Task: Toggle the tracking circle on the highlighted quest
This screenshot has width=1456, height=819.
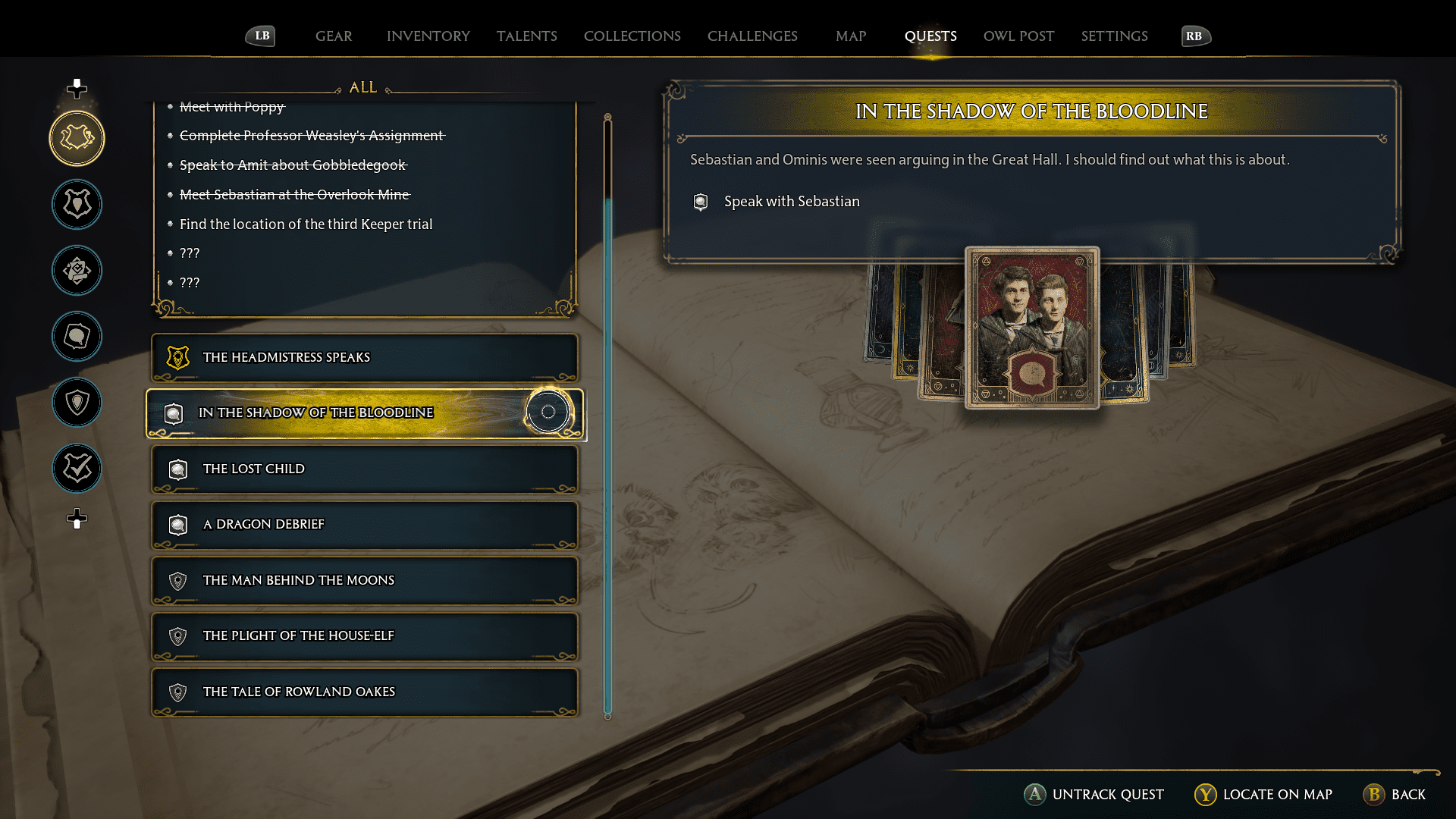Action: point(548,412)
